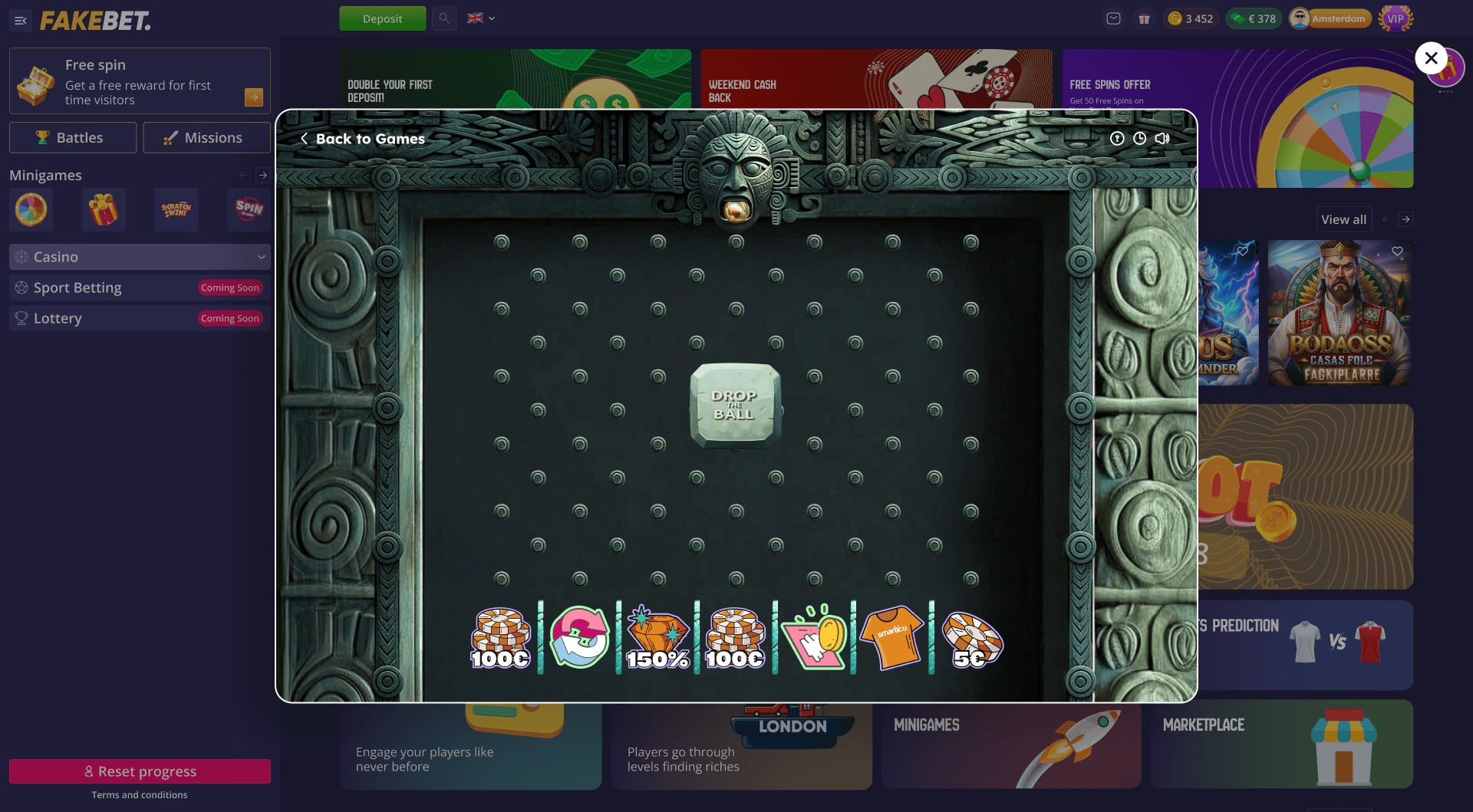
Task: Toggle the game sound speaker icon
Action: coord(1162,139)
